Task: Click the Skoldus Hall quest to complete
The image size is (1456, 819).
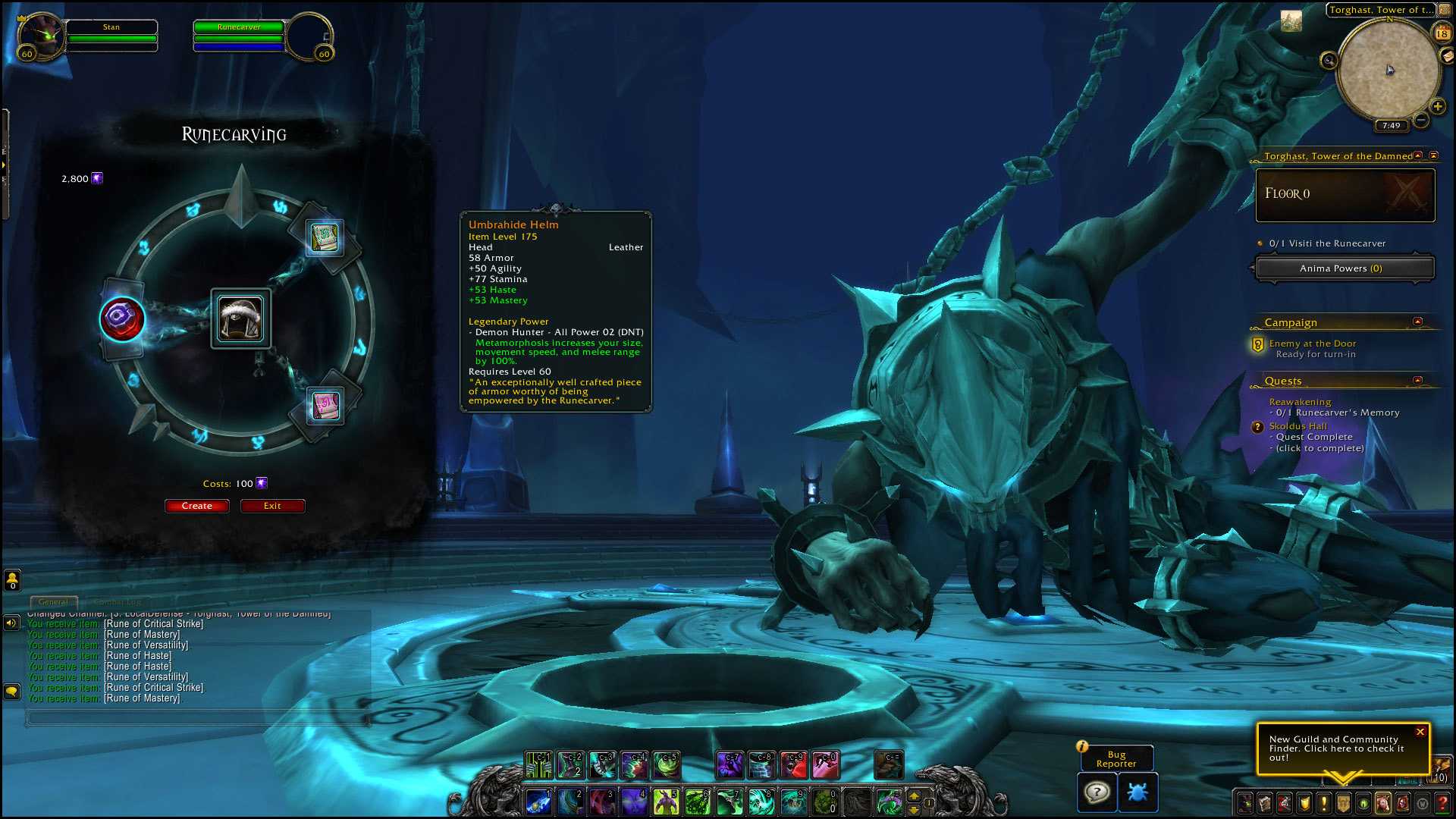Action: (1298, 426)
